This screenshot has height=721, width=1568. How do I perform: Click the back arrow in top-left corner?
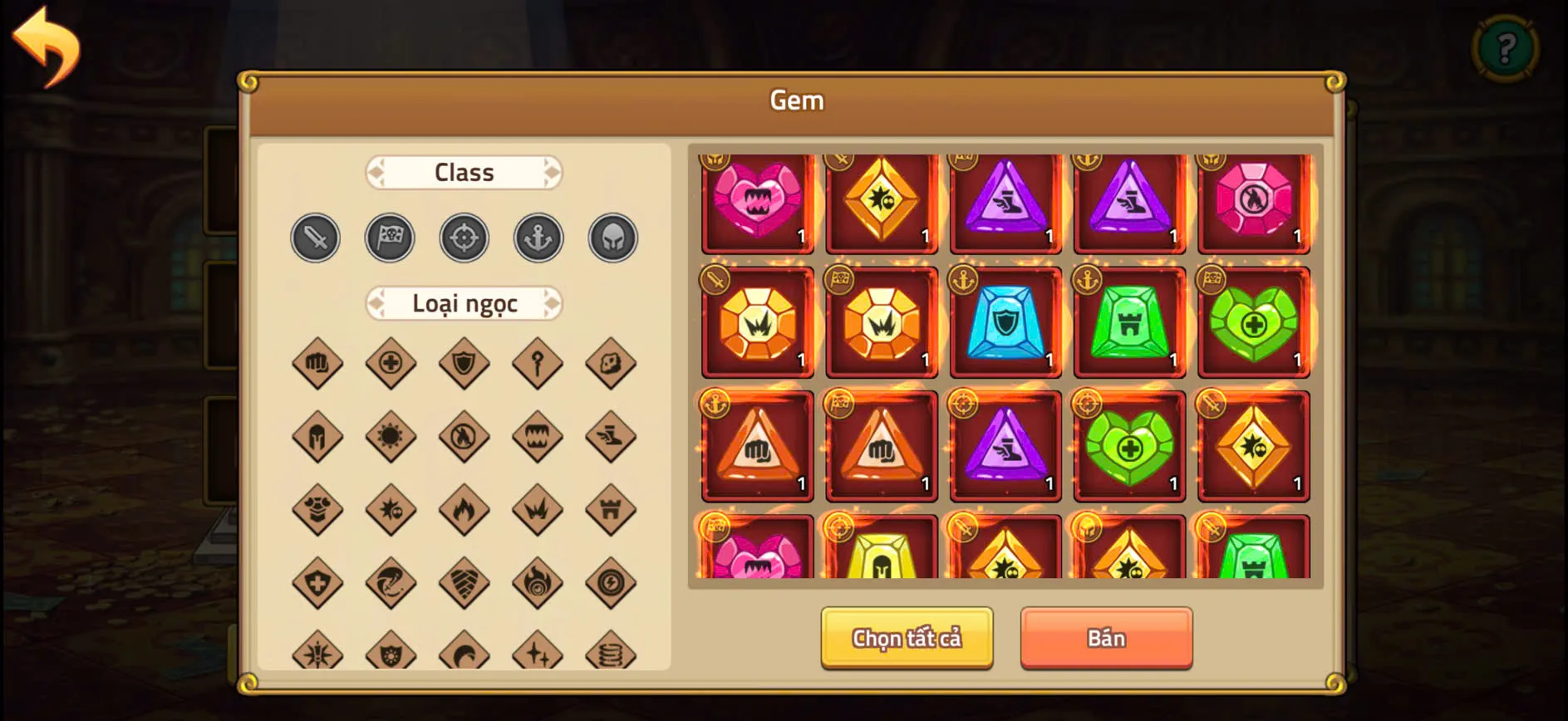tap(47, 46)
